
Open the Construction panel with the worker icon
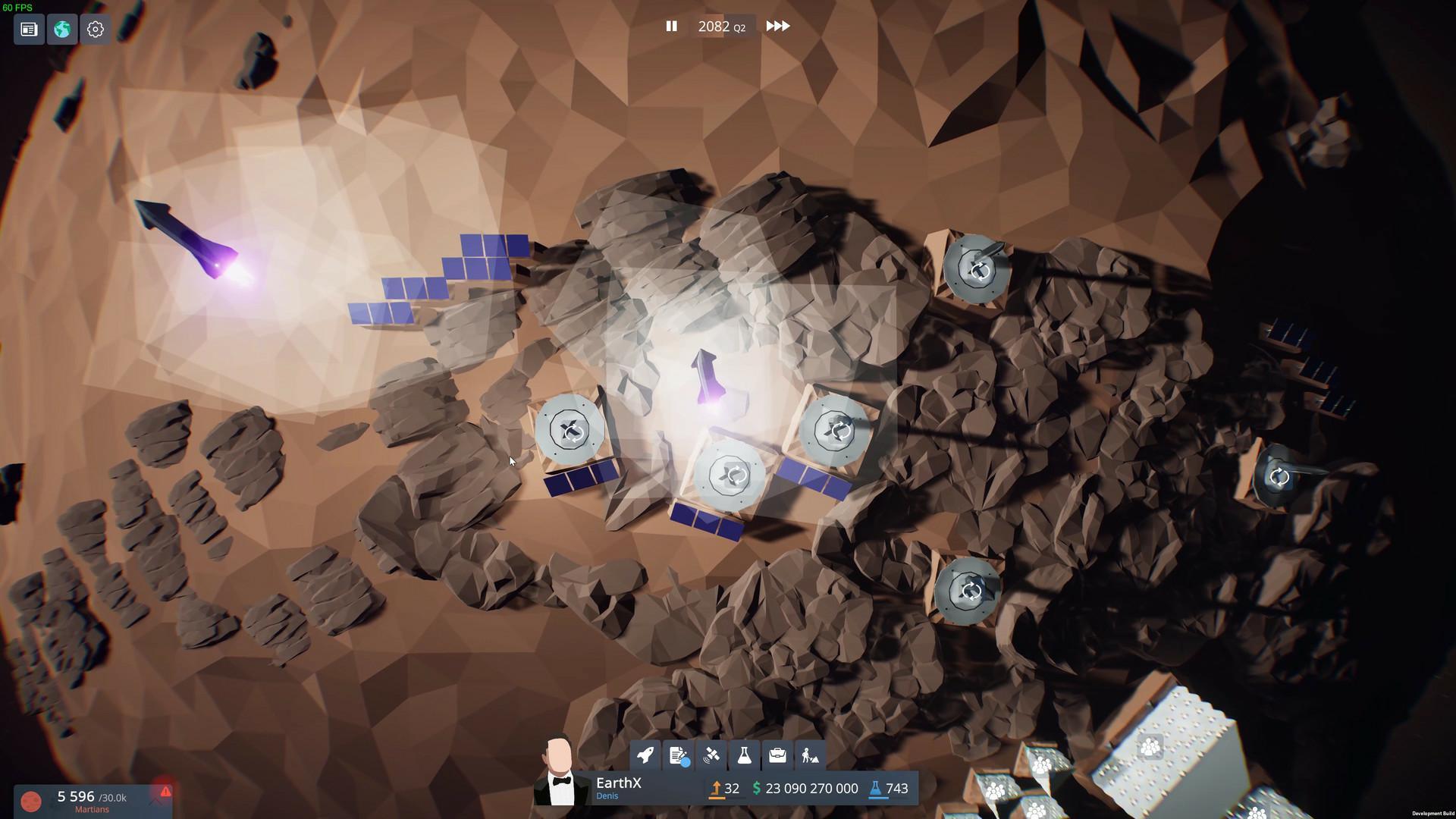(x=810, y=755)
